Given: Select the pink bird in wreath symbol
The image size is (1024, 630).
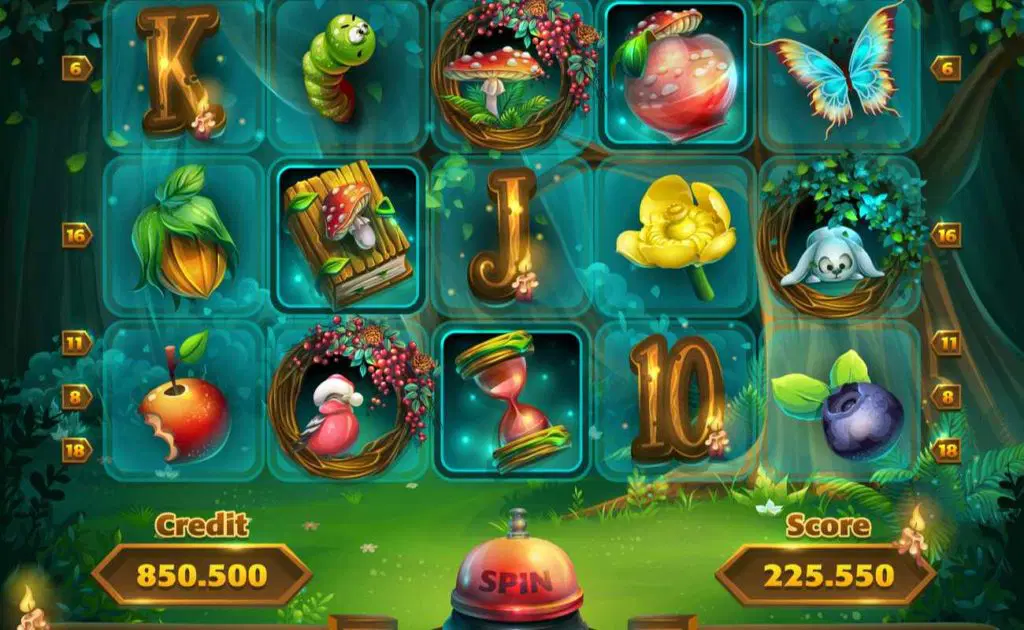Looking at the screenshot, I should [346, 402].
